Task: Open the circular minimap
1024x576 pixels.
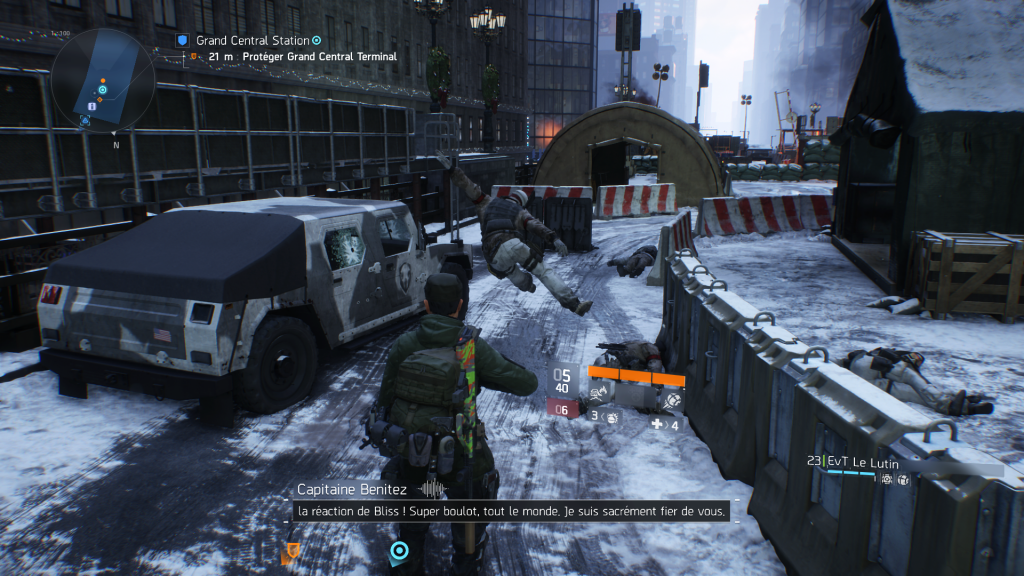Action: coord(102,80)
